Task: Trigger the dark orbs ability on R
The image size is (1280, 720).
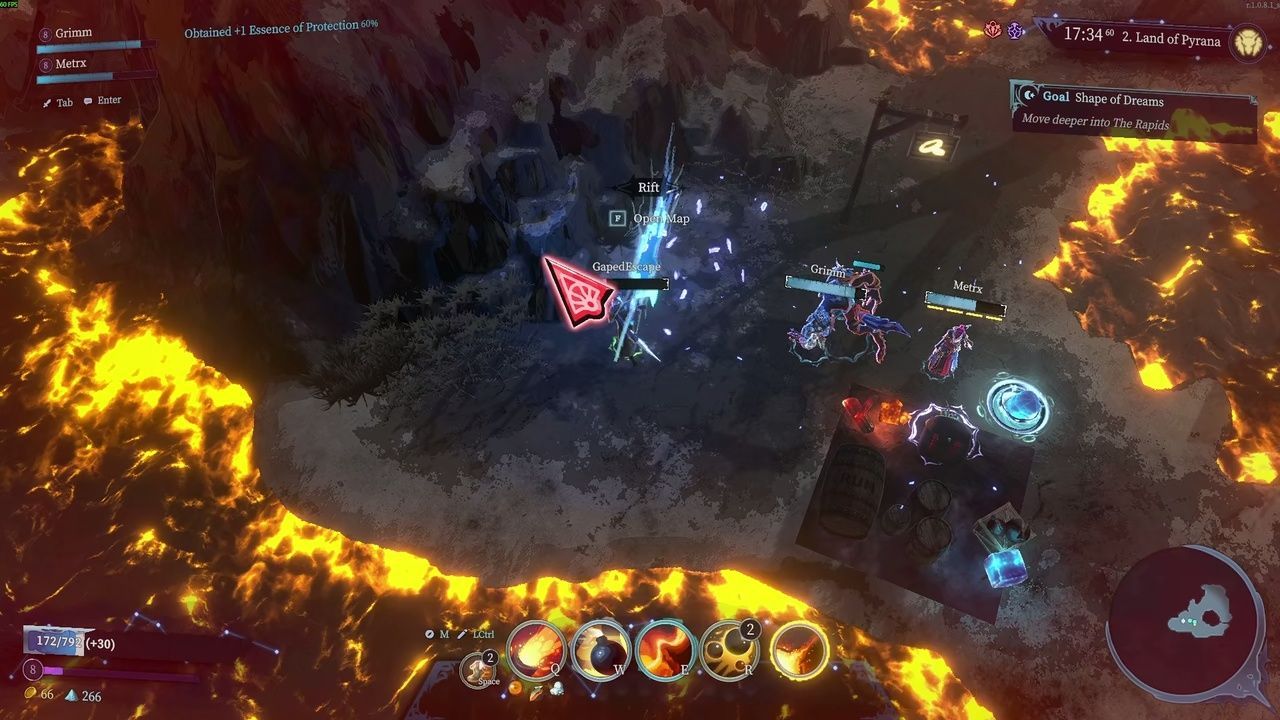Action: pos(731,651)
